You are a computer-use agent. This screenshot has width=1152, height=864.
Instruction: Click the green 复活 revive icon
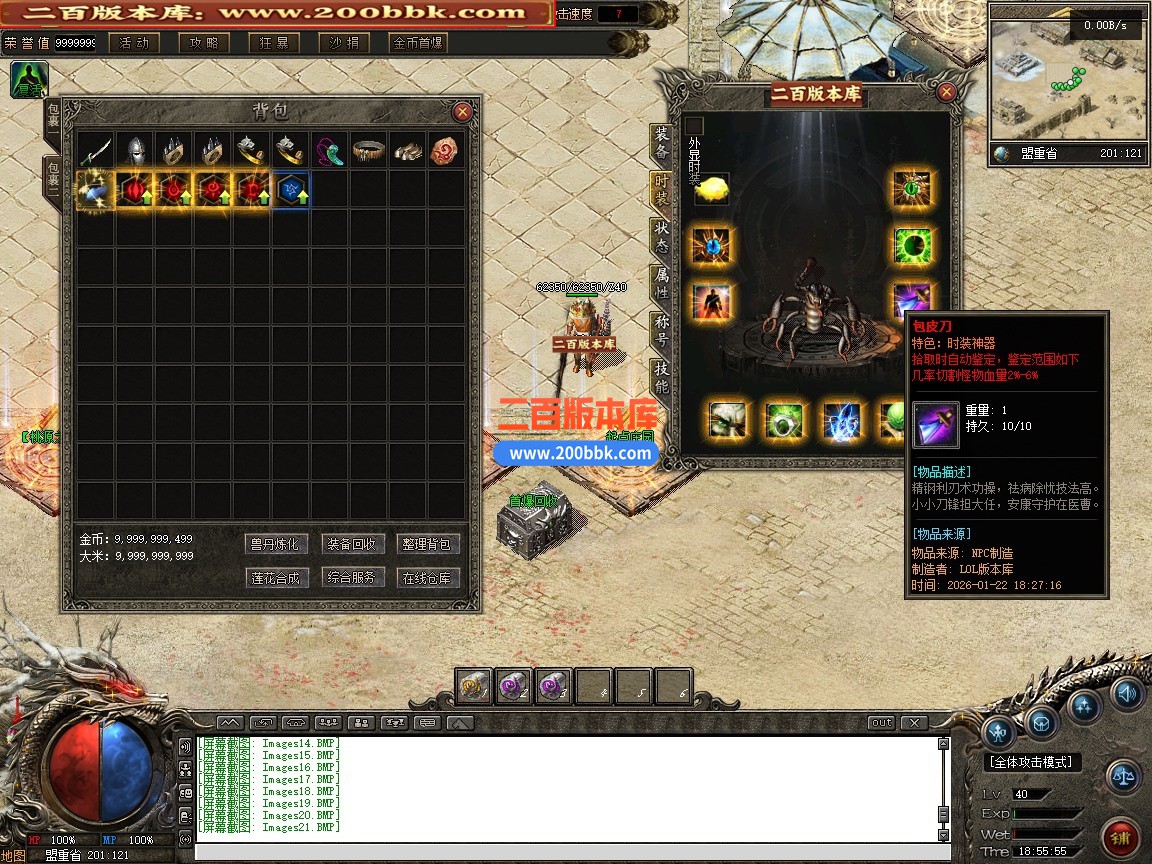pos(28,80)
